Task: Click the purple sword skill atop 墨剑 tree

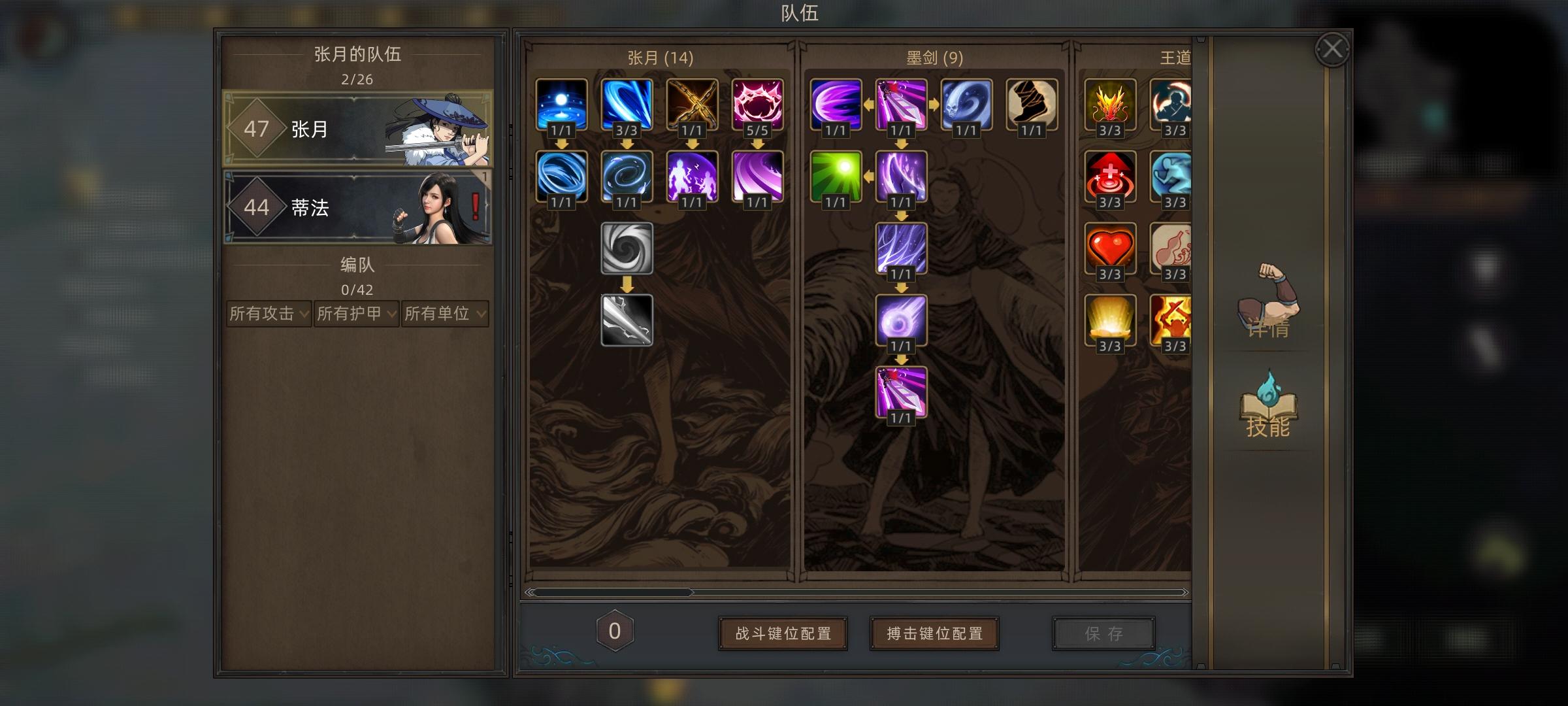Action: (x=900, y=105)
